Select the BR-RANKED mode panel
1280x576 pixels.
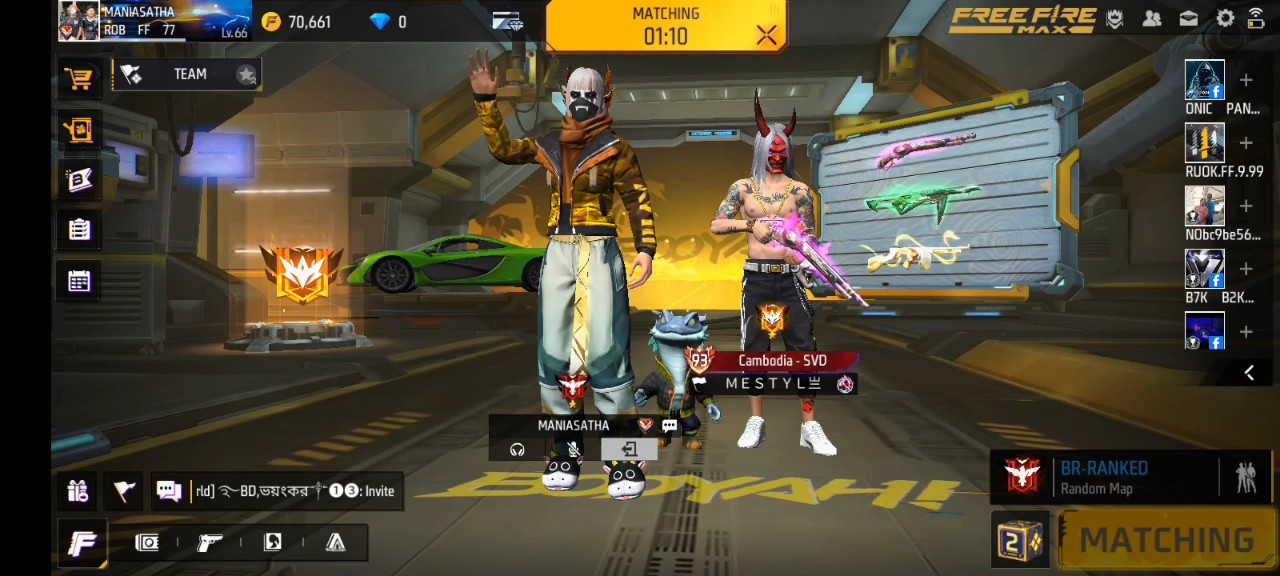pyautogui.click(x=1105, y=477)
